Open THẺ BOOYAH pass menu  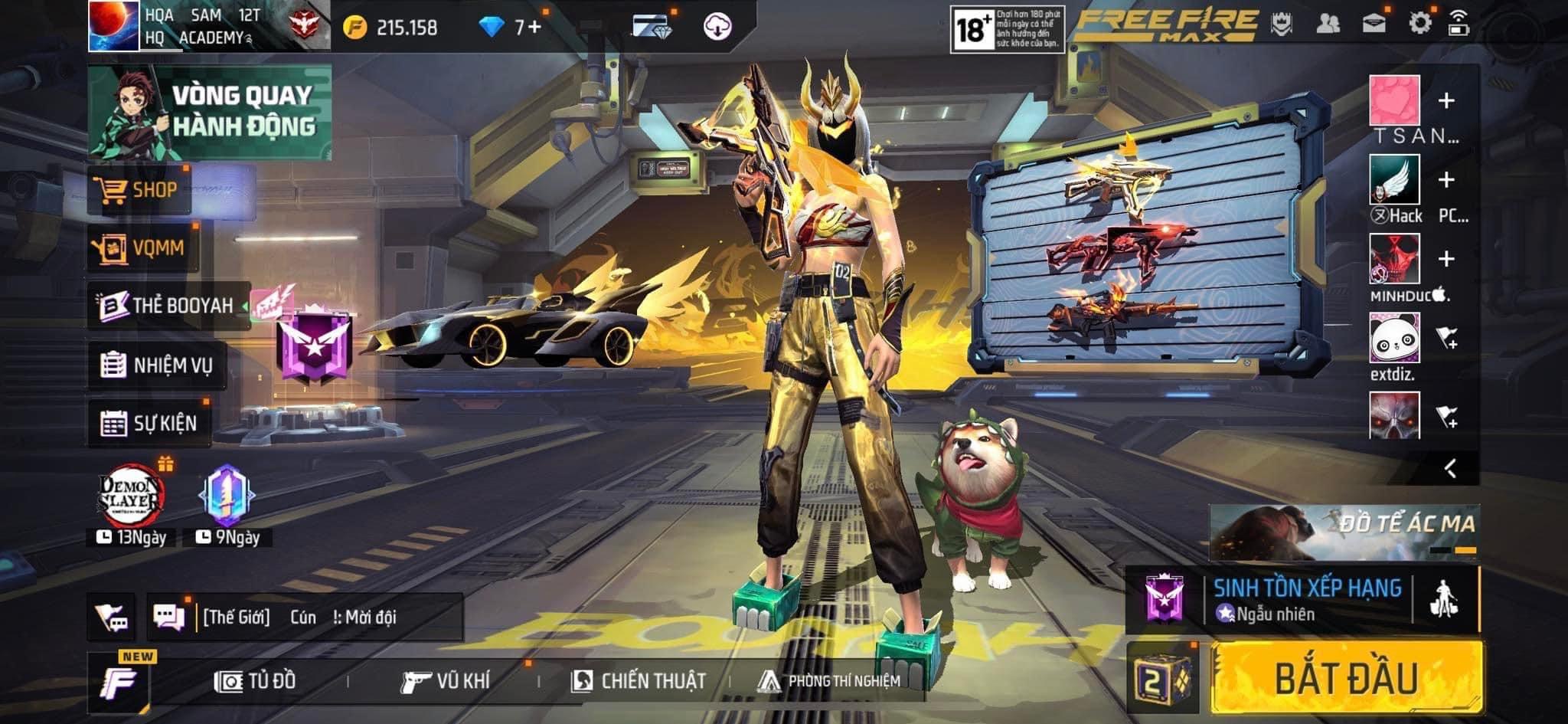(x=168, y=306)
